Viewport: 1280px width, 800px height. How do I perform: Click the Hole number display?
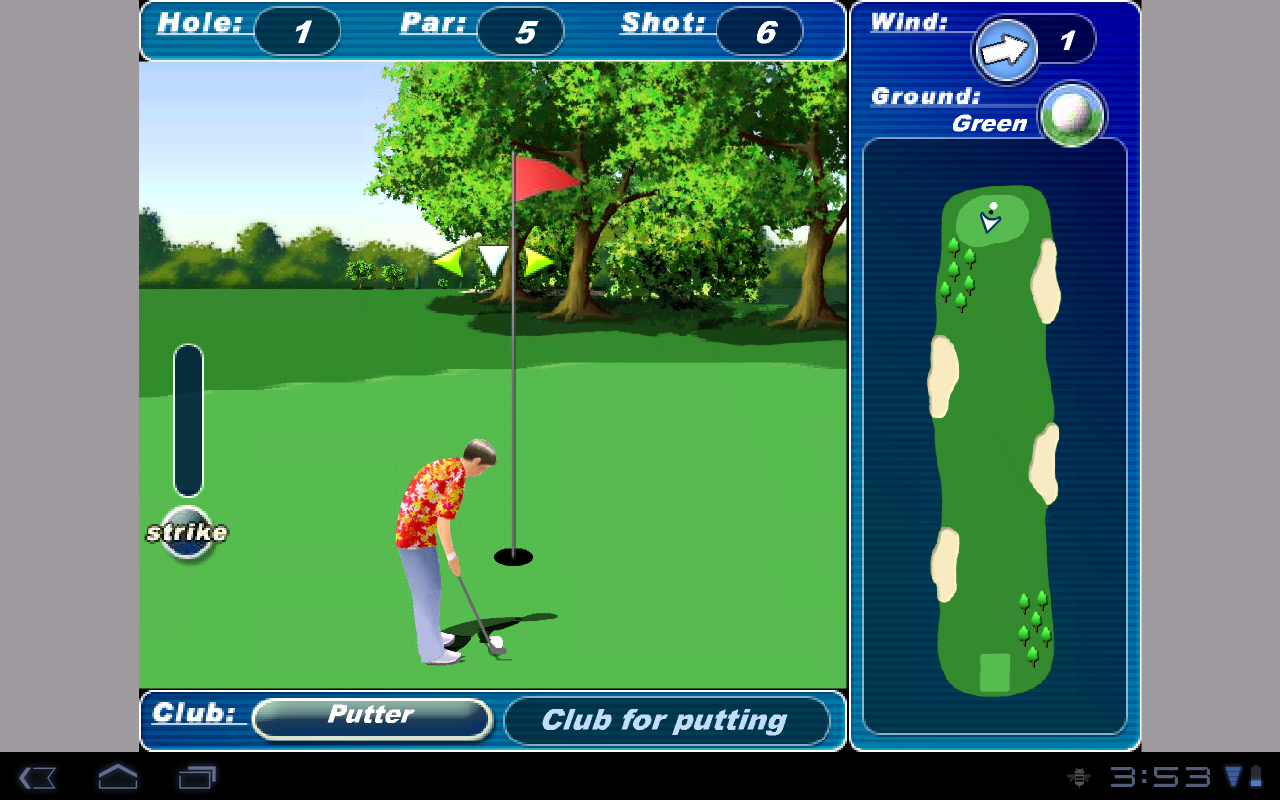tap(297, 31)
